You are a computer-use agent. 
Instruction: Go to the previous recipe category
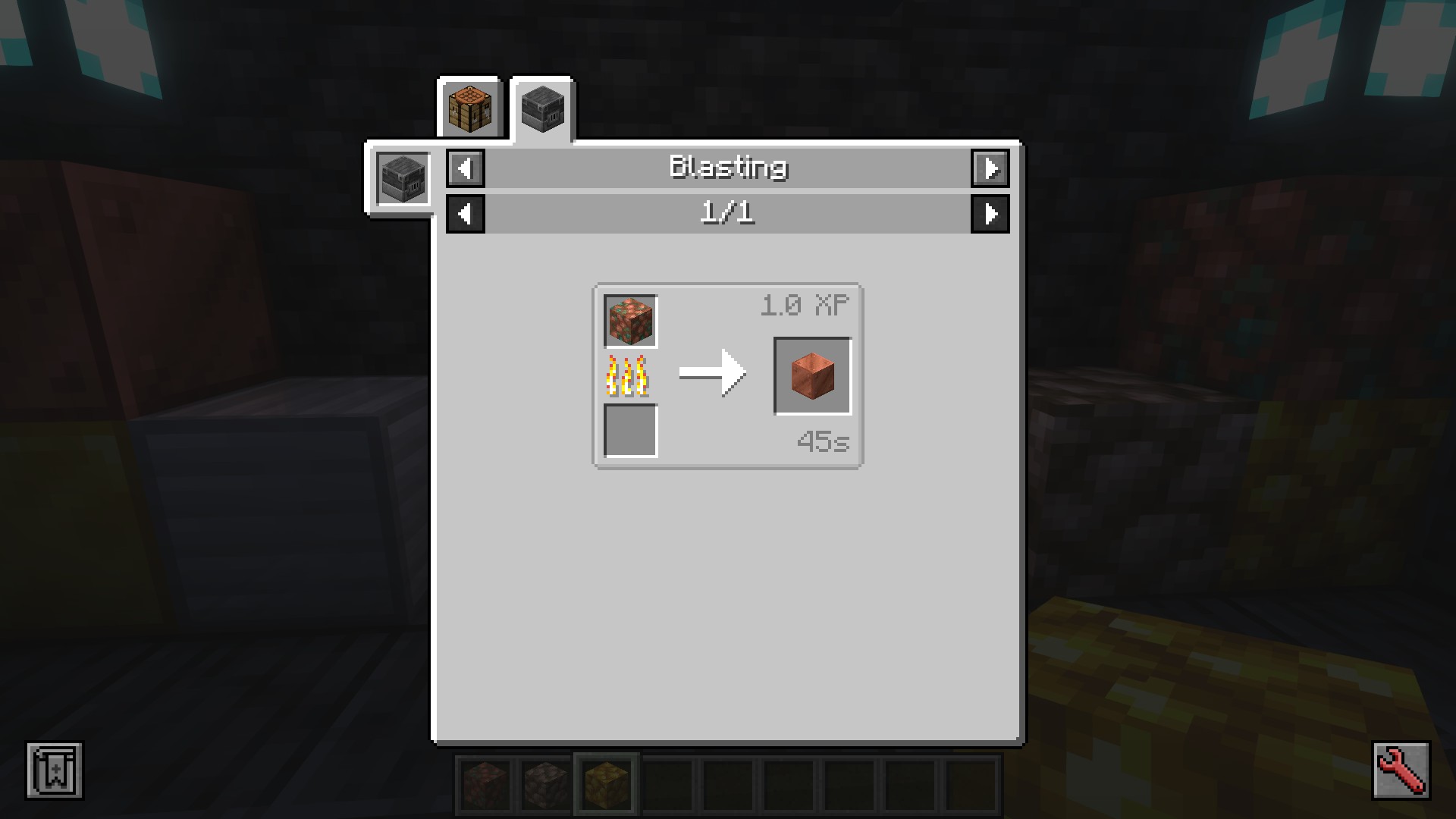tap(466, 168)
